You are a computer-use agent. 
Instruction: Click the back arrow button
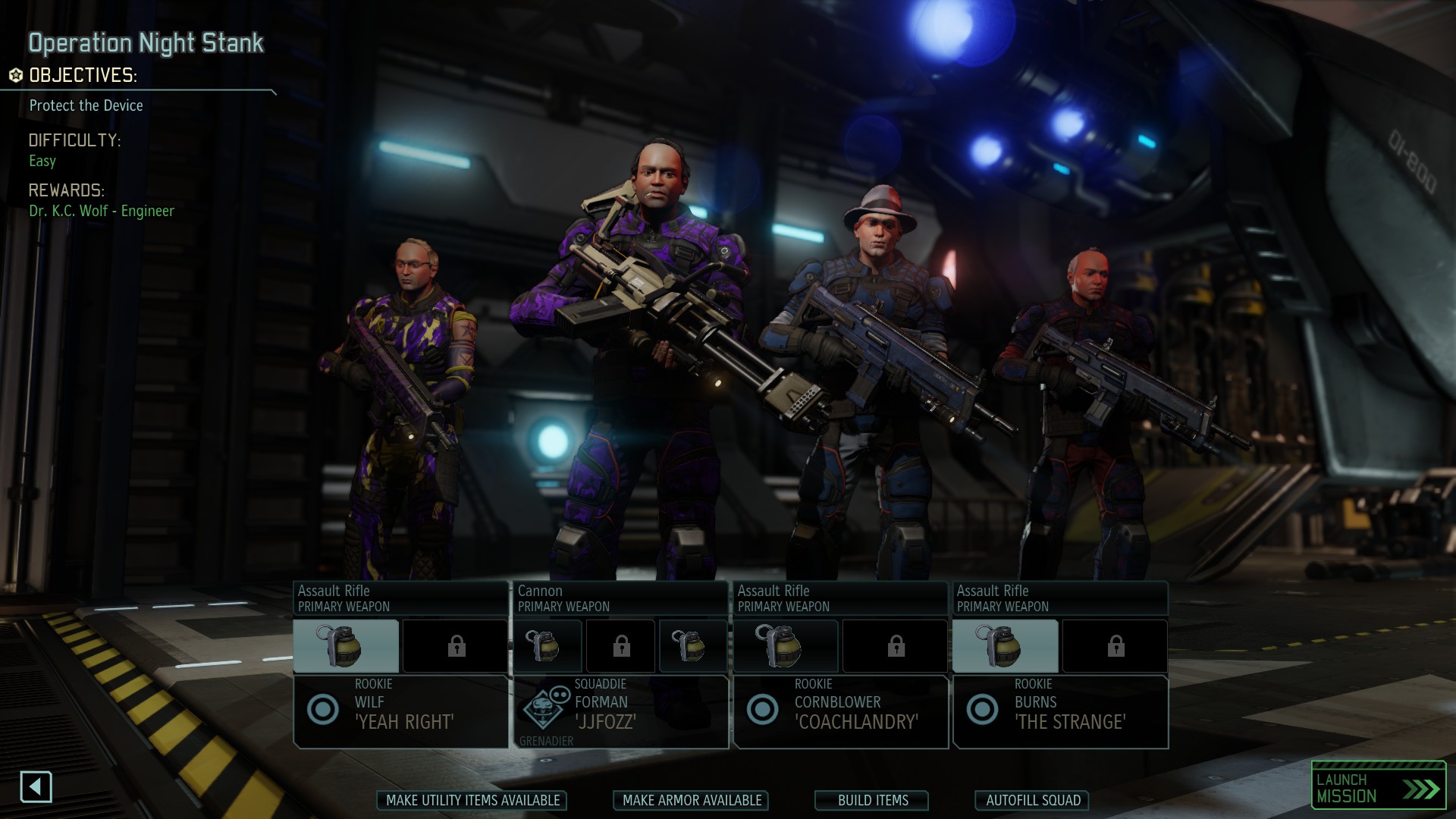click(36, 786)
